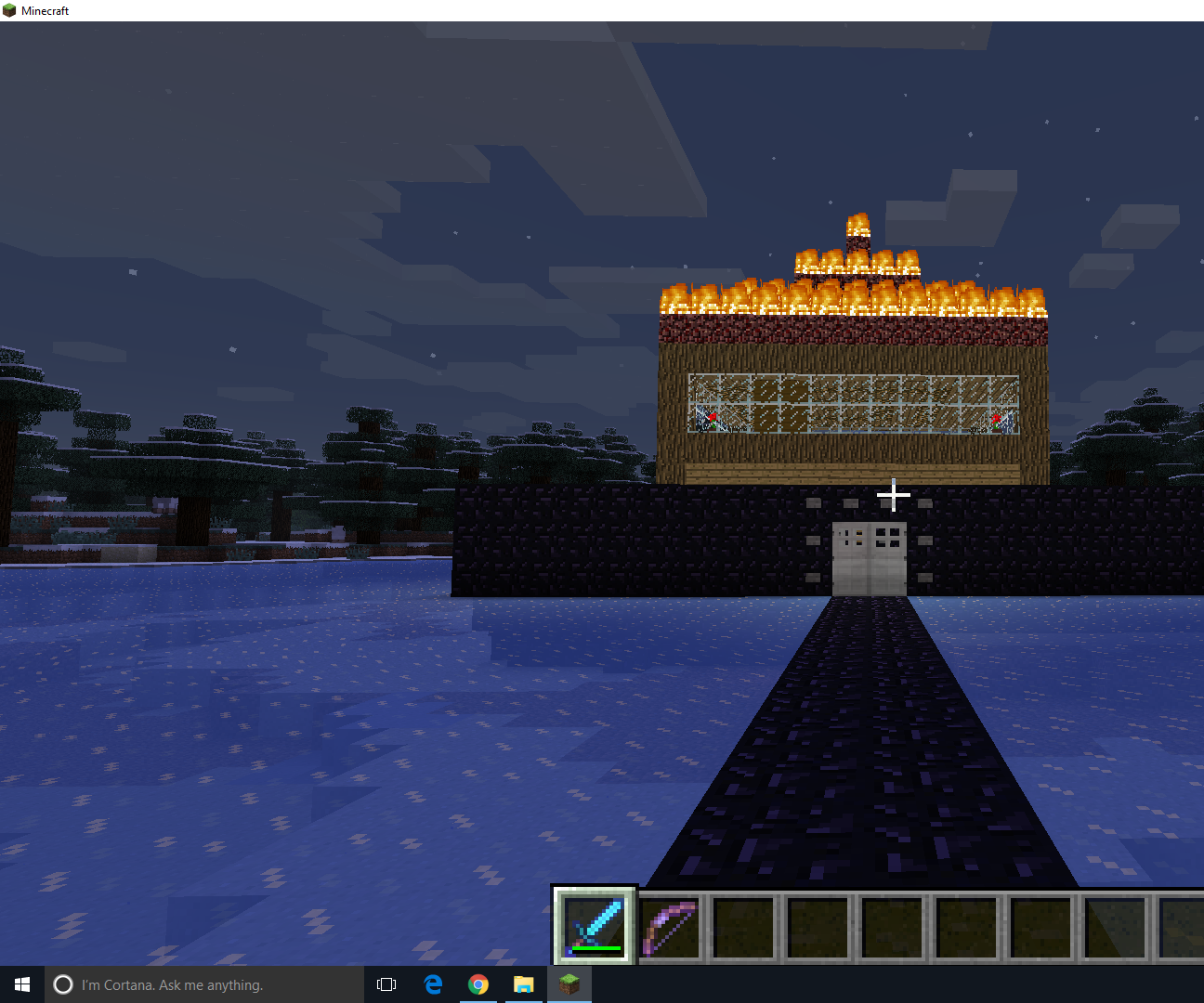This screenshot has width=1204, height=1003.
Task: Open Google Chrome from the taskbar
Action: pos(478,984)
